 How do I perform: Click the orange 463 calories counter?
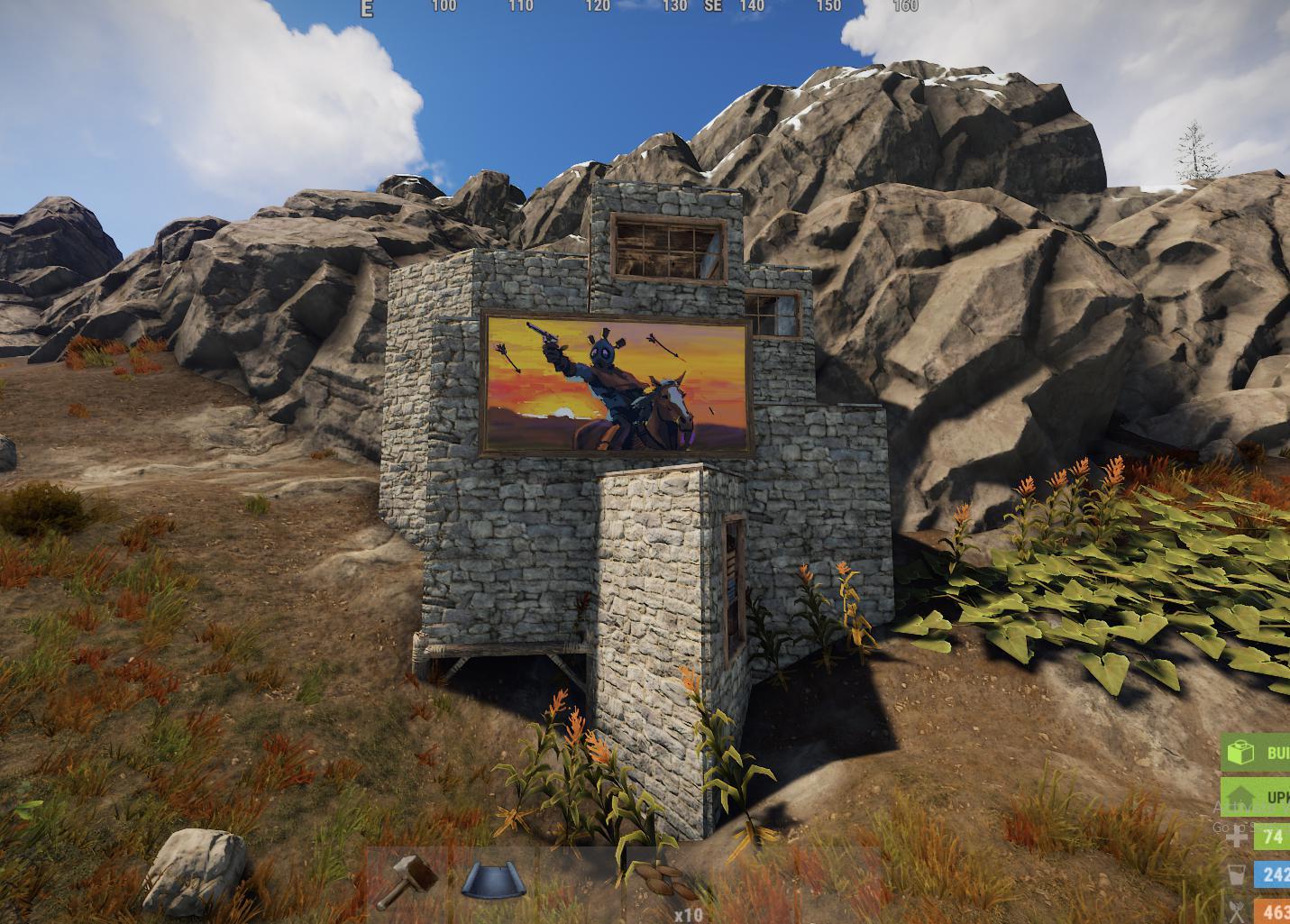1276,911
